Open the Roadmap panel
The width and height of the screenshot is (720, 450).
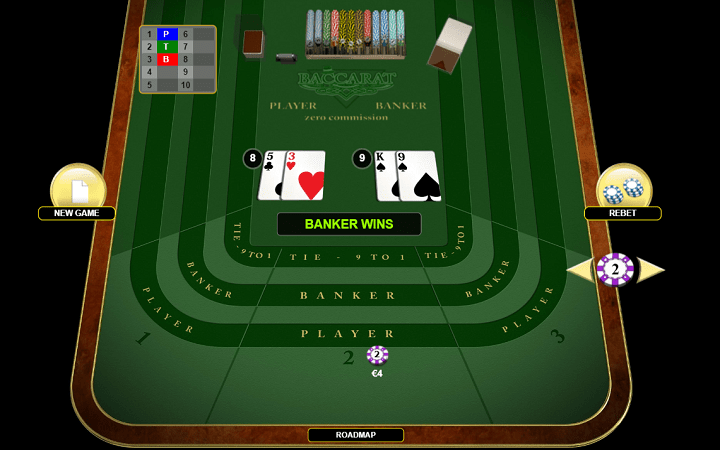[x=355, y=435]
